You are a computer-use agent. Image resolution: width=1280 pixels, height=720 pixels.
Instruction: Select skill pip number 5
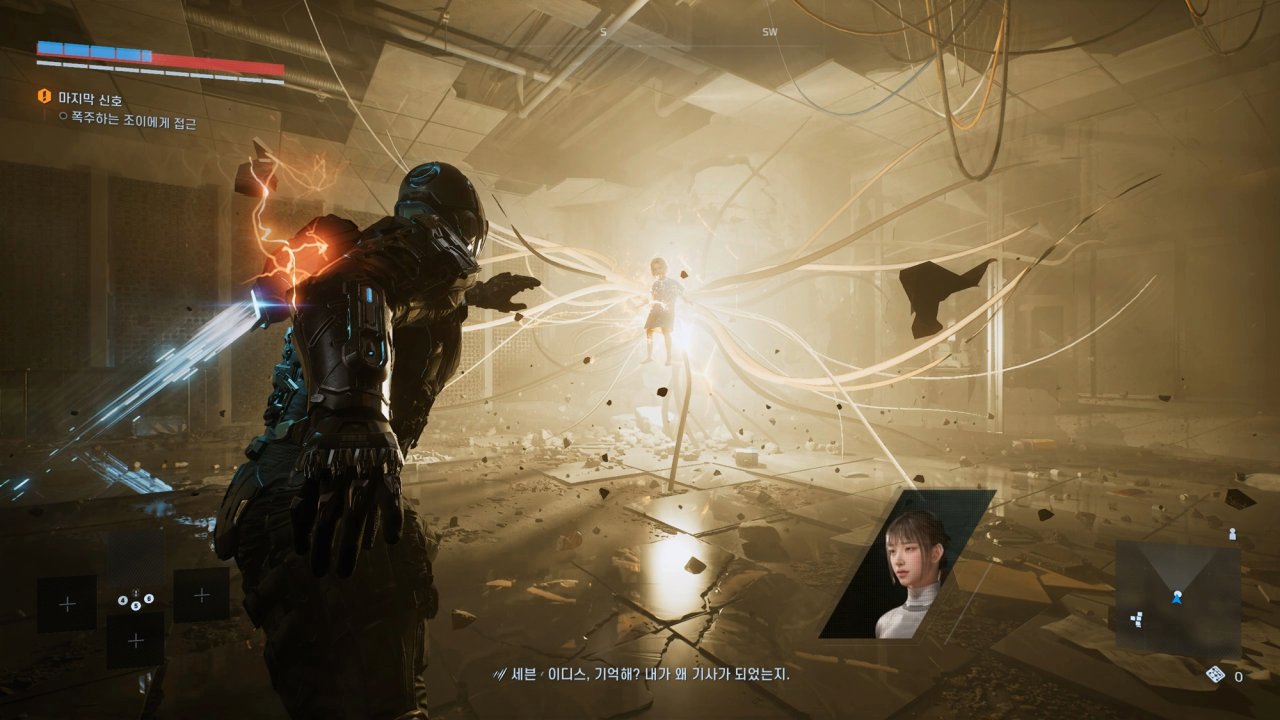(x=136, y=605)
